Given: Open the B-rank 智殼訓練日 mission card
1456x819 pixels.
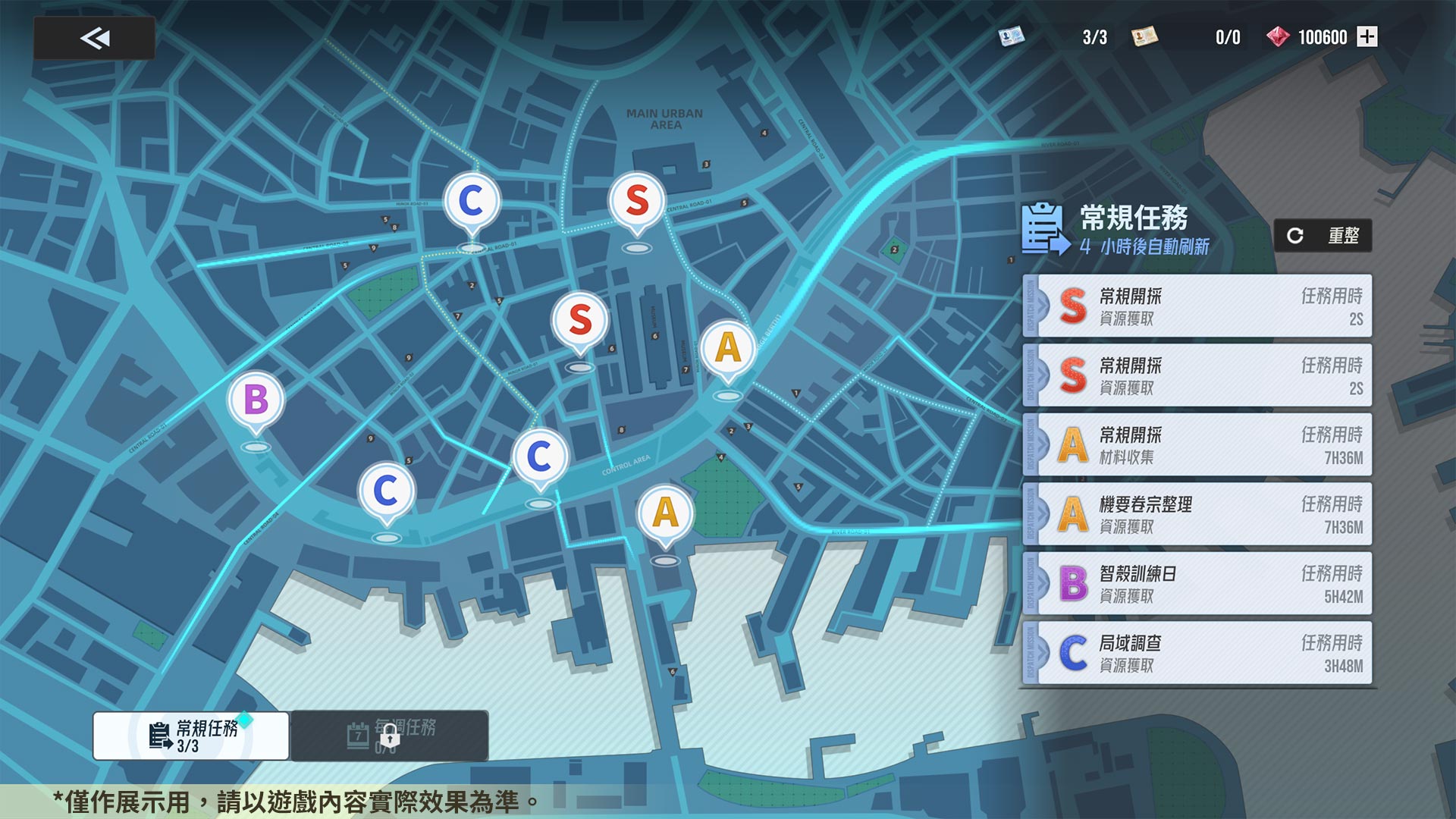Looking at the screenshot, I should click(x=1197, y=583).
